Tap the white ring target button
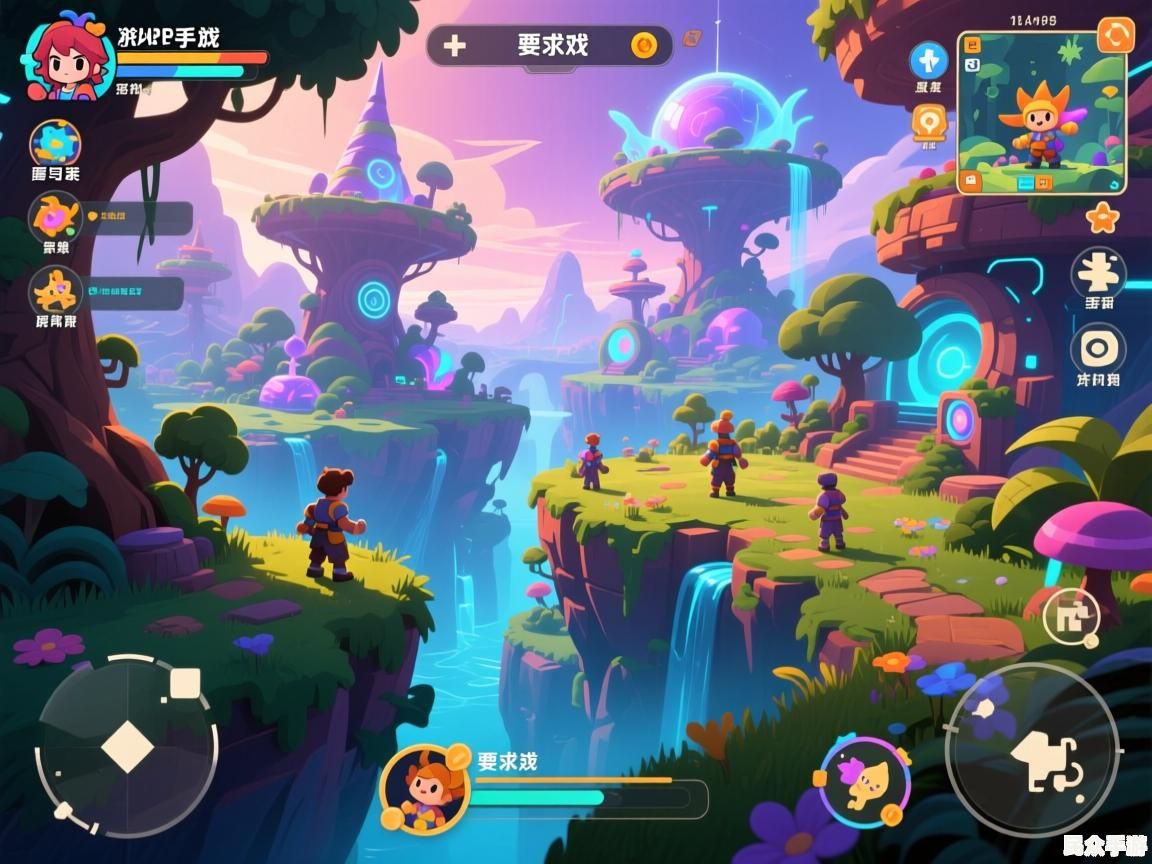The height and width of the screenshot is (864, 1152). click(x=1098, y=350)
